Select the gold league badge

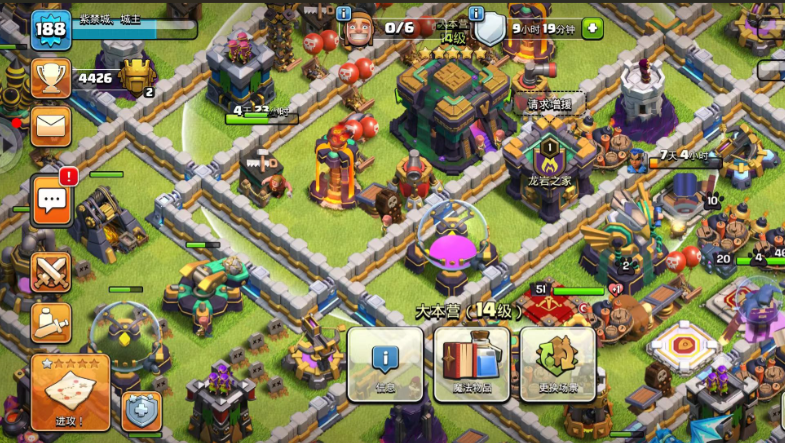[x=137, y=76]
